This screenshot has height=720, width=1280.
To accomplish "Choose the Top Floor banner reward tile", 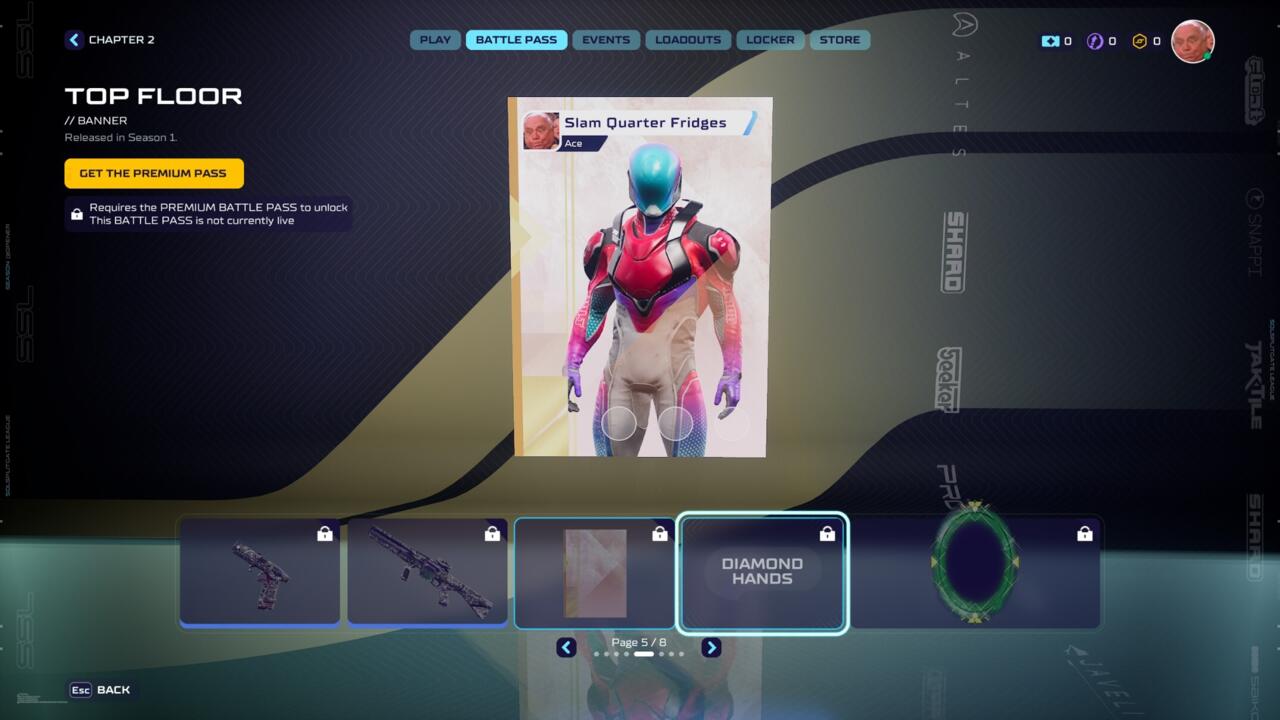I will click(x=595, y=573).
